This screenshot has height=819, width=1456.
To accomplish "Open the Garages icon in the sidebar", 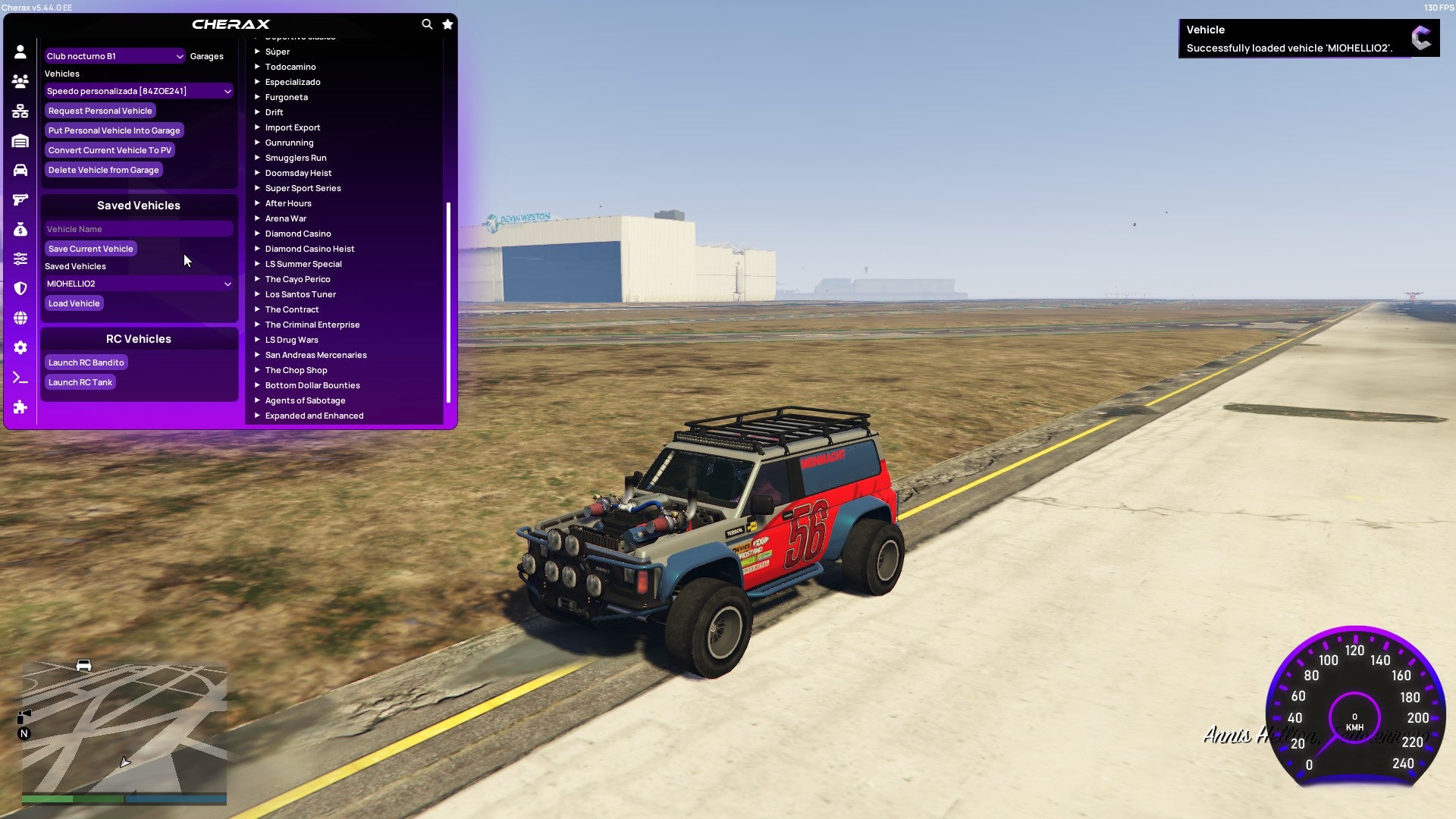I will (x=20, y=140).
